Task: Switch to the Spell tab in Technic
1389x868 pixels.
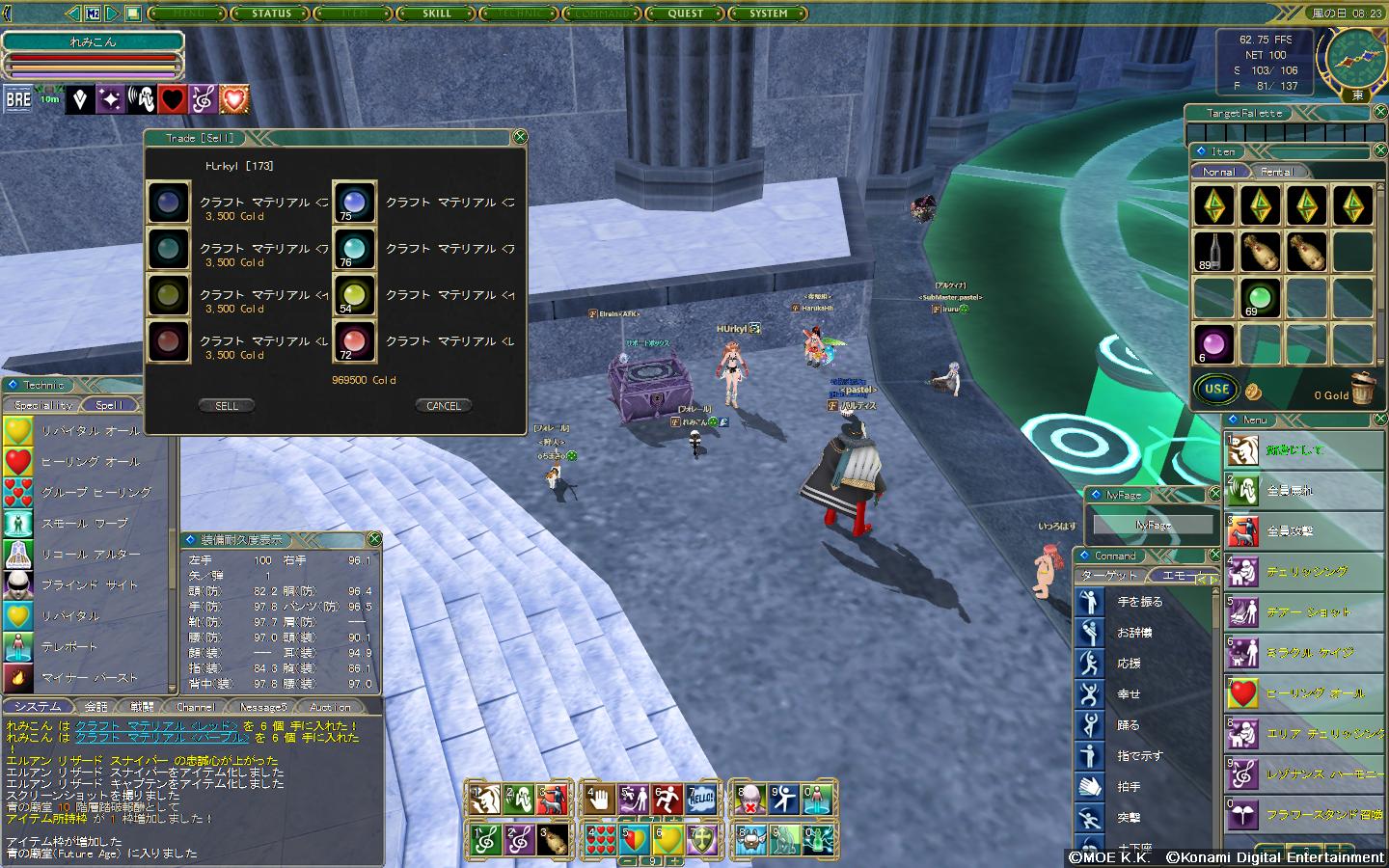Action: point(109,405)
